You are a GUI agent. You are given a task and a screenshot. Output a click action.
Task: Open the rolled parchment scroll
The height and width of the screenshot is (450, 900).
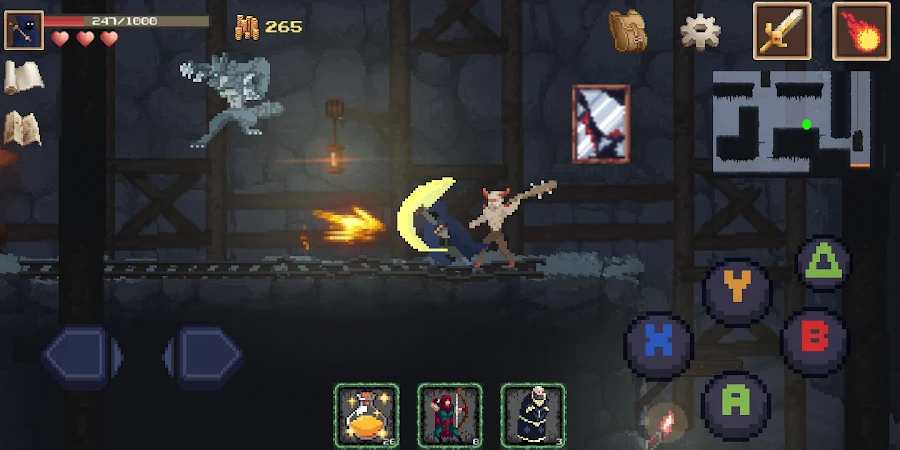22,77
